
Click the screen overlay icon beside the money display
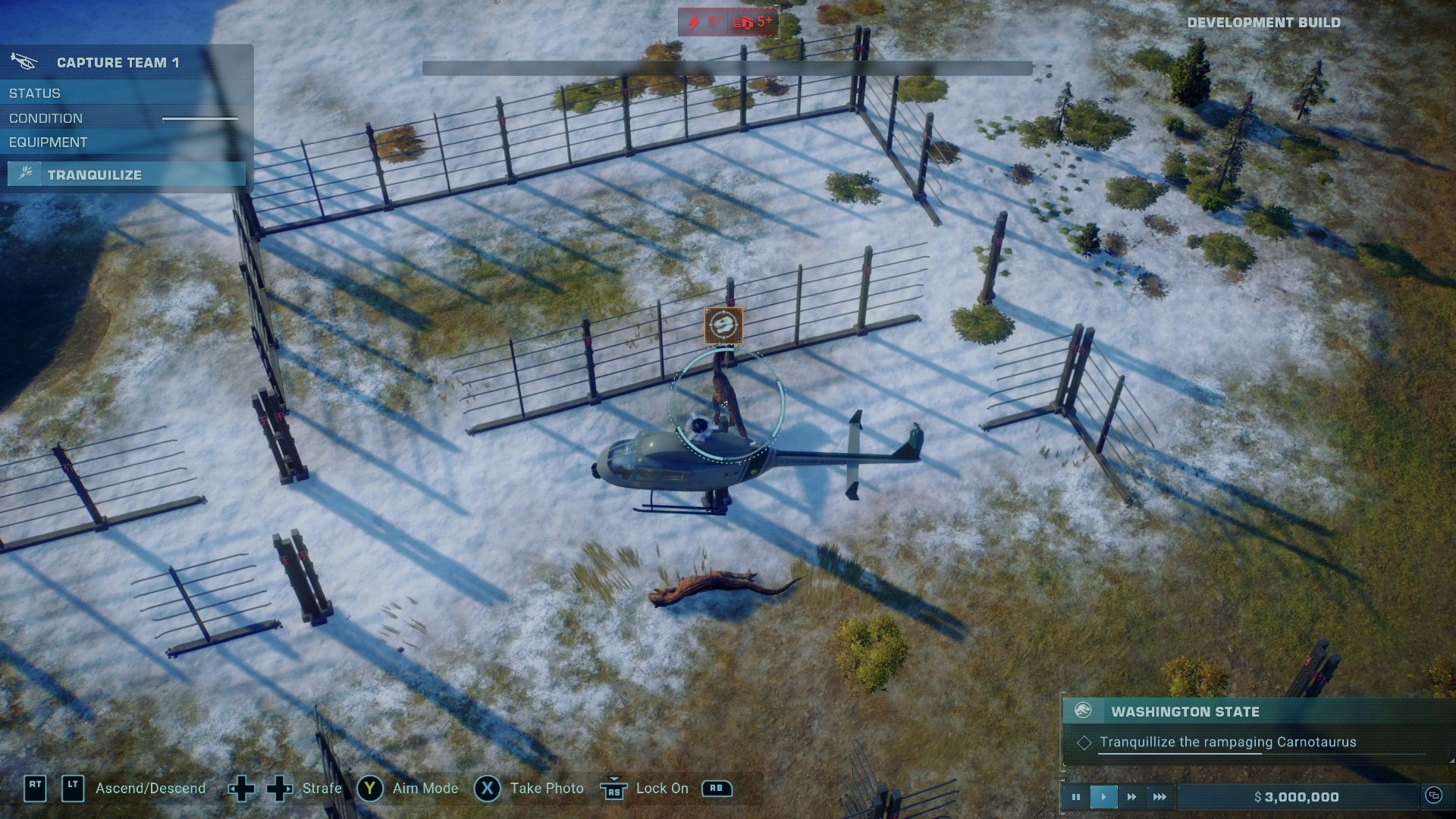pyautogui.click(x=1436, y=796)
